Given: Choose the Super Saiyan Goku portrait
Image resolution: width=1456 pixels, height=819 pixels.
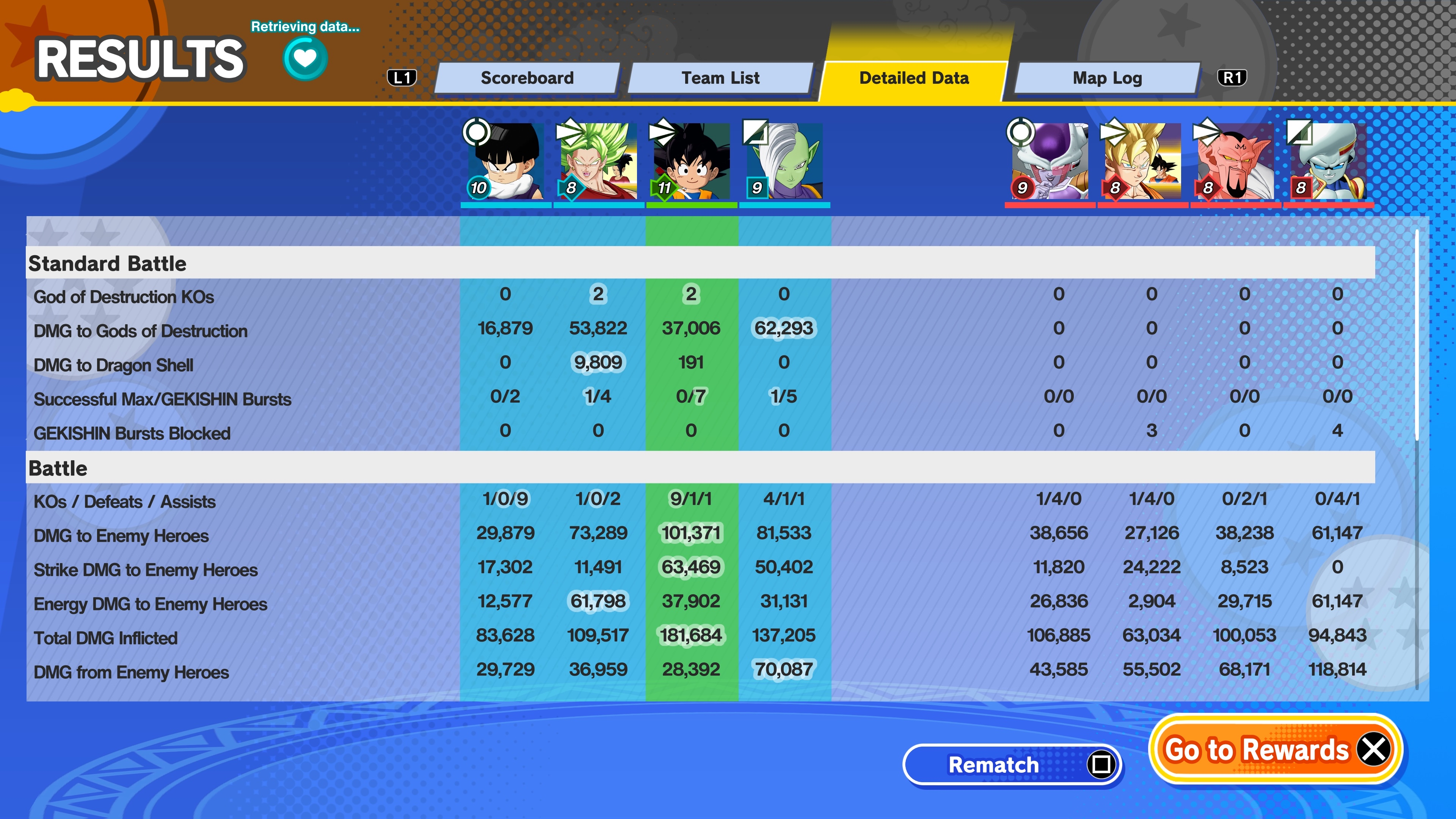Looking at the screenshot, I should 1142,162.
